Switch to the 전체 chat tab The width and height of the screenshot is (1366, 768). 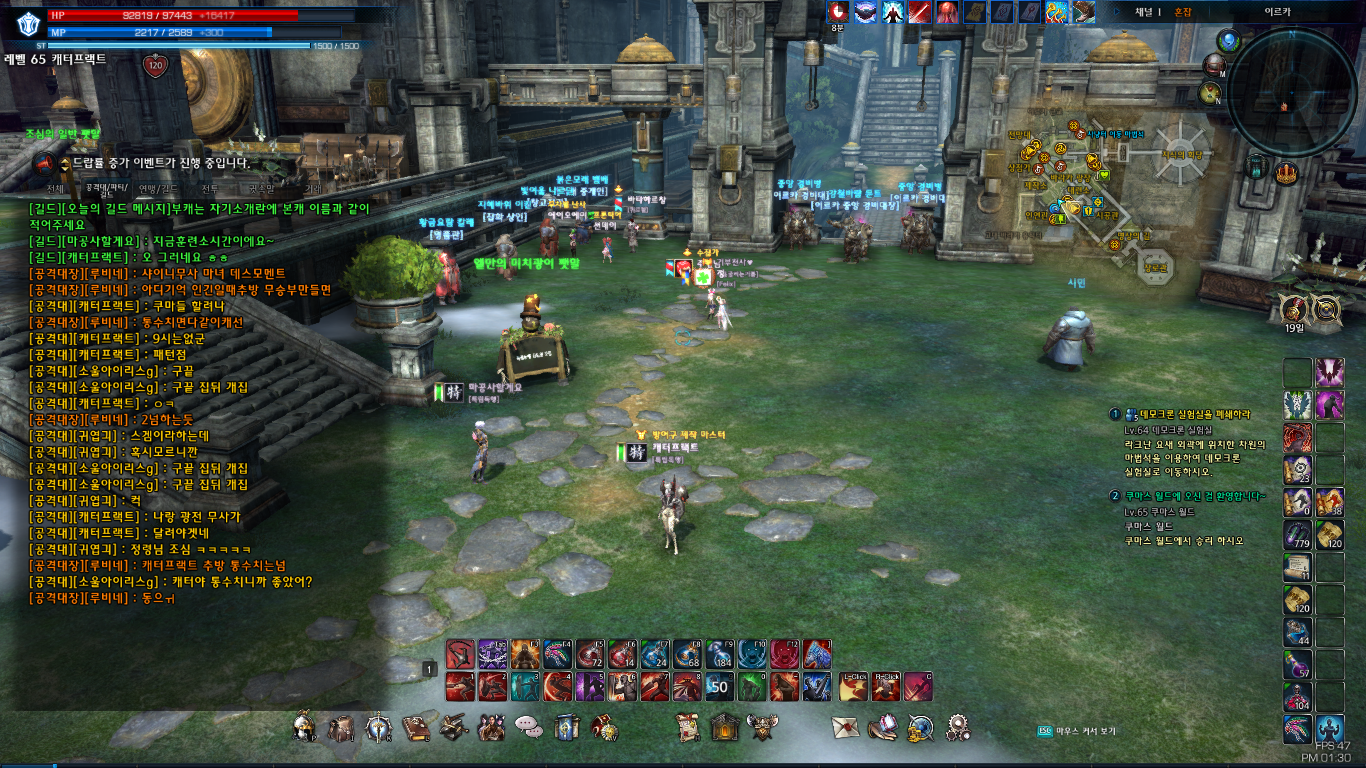click(x=55, y=188)
